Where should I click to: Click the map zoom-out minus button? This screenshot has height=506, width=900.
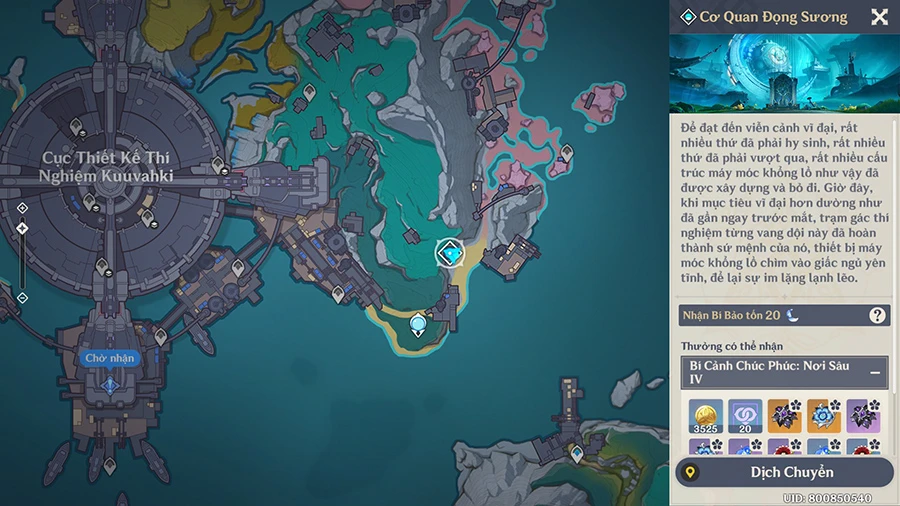[22, 297]
